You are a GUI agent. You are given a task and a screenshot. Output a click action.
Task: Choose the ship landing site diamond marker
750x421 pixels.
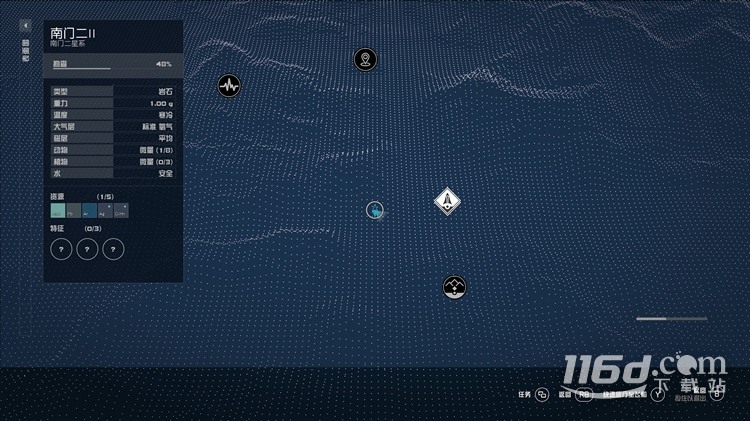click(x=447, y=202)
